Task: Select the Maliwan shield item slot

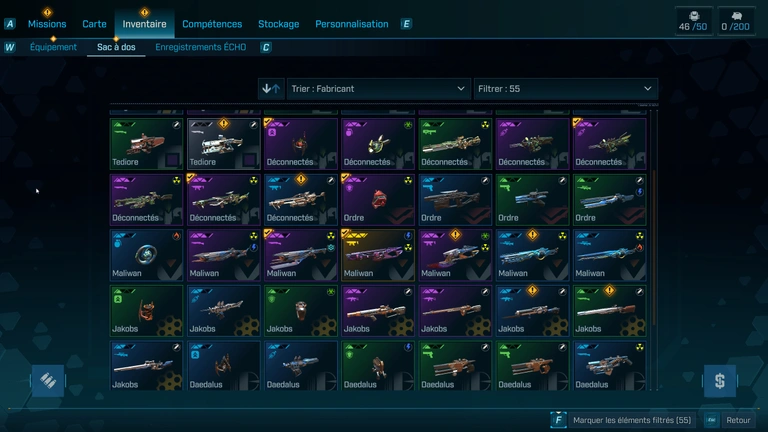Action: pos(146,255)
